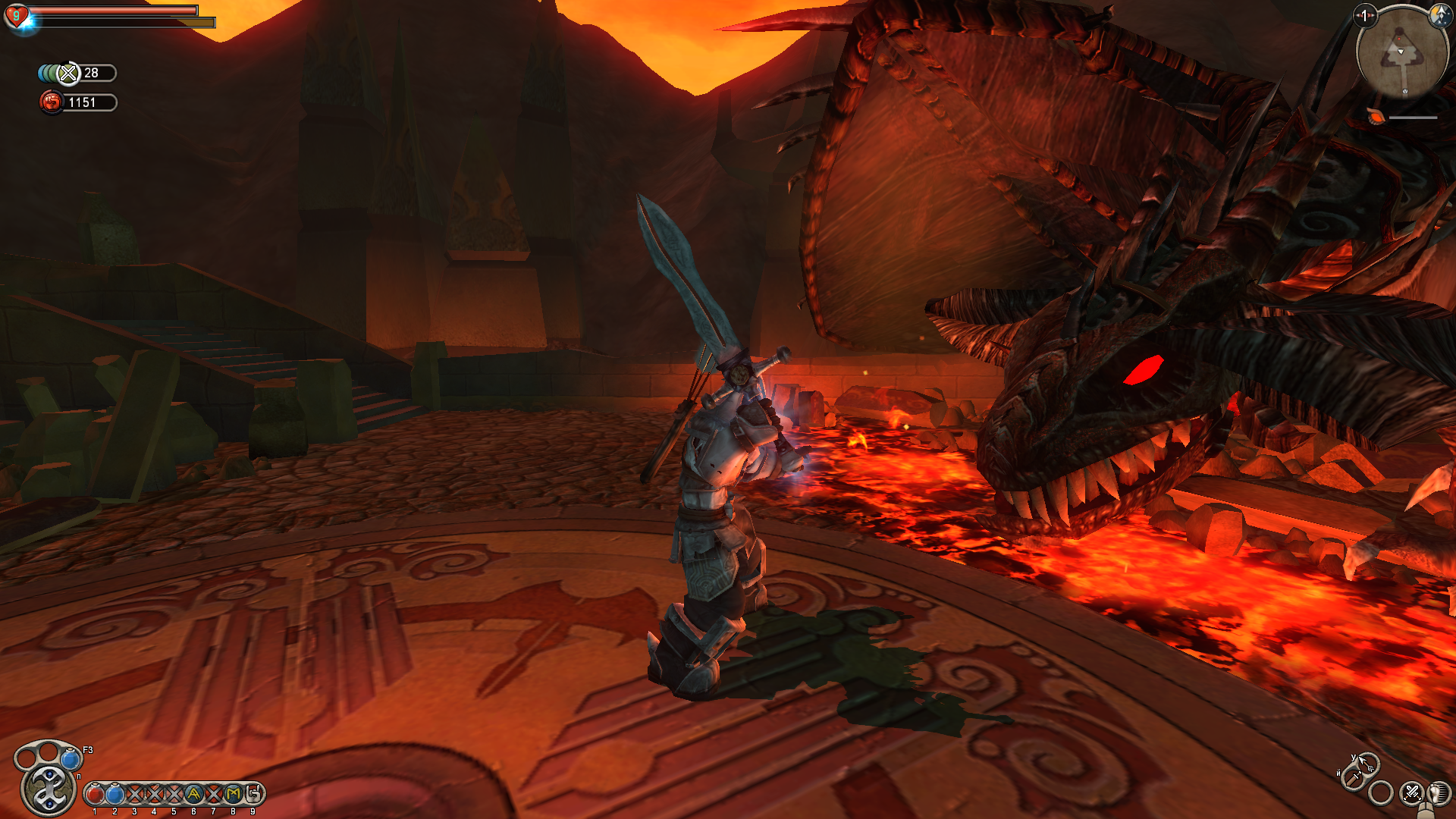Use the blue potion beside the F3 label
This screenshot has height=819, width=1456.
click(71, 758)
